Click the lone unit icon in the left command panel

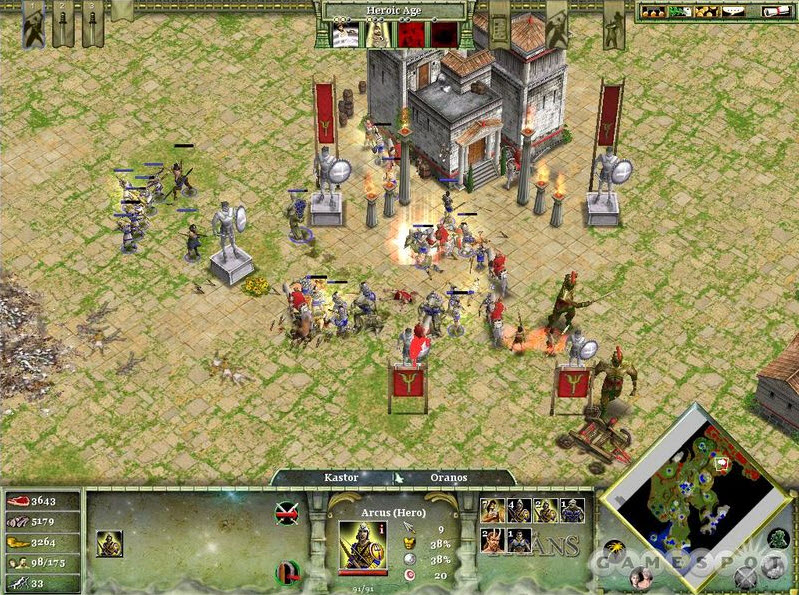tap(109, 543)
